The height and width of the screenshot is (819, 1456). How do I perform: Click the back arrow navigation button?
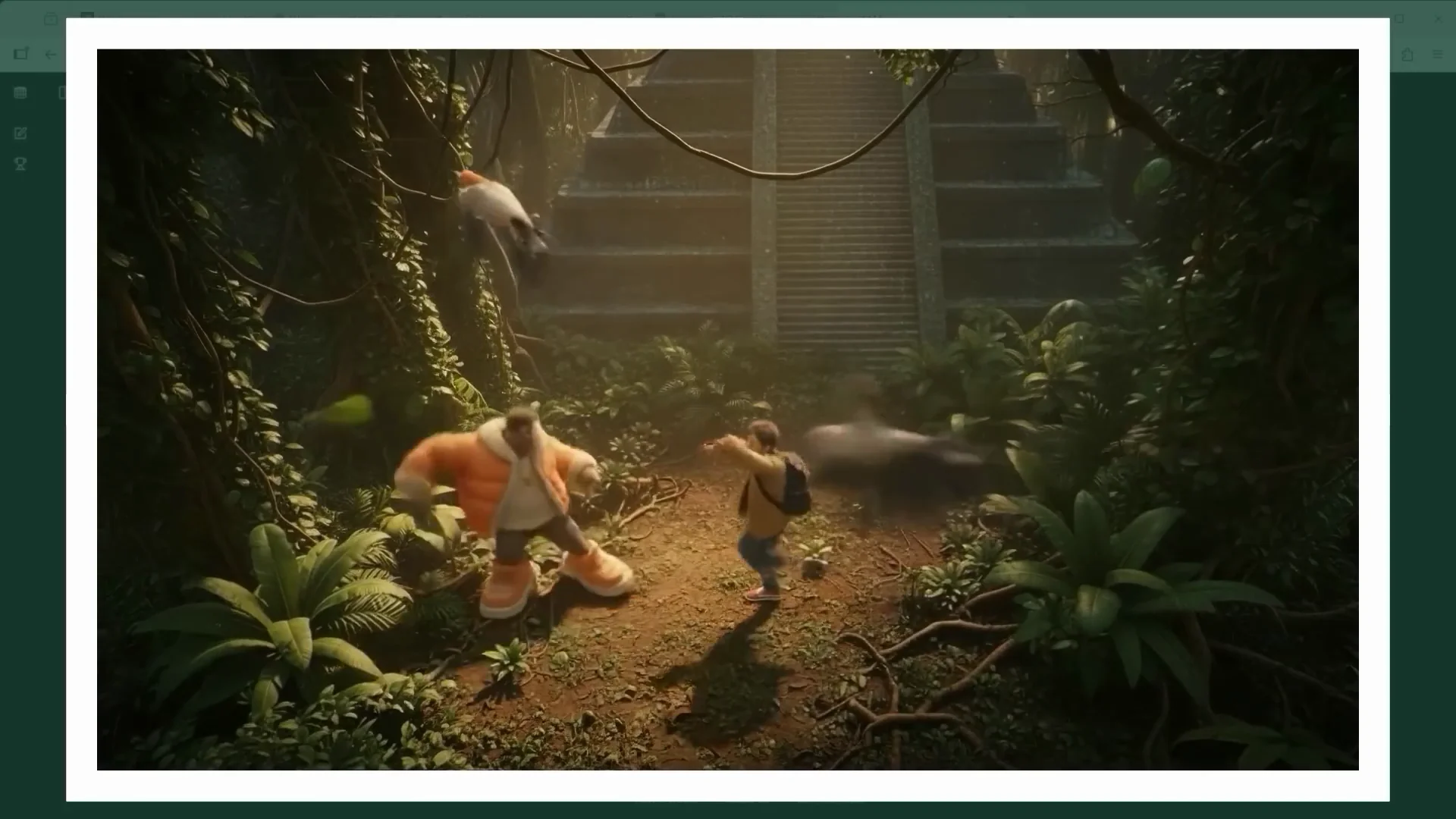tap(49, 54)
